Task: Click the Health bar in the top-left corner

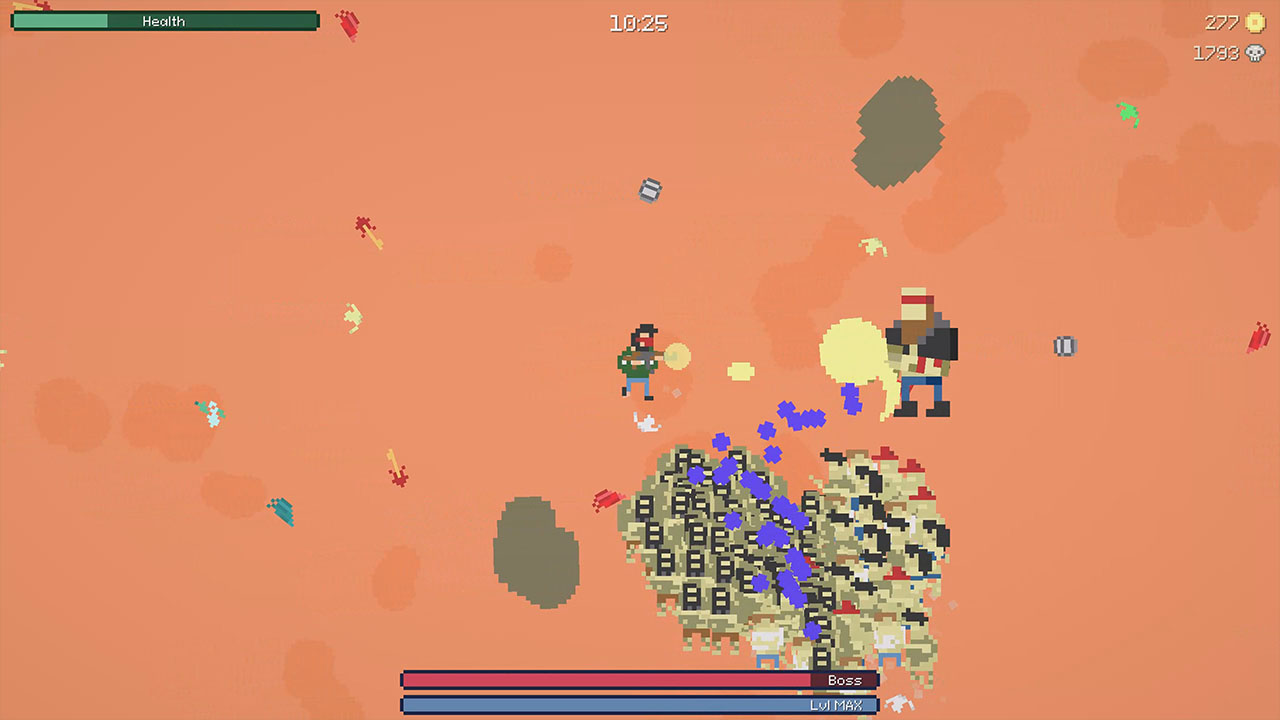Action: tap(164, 20)
